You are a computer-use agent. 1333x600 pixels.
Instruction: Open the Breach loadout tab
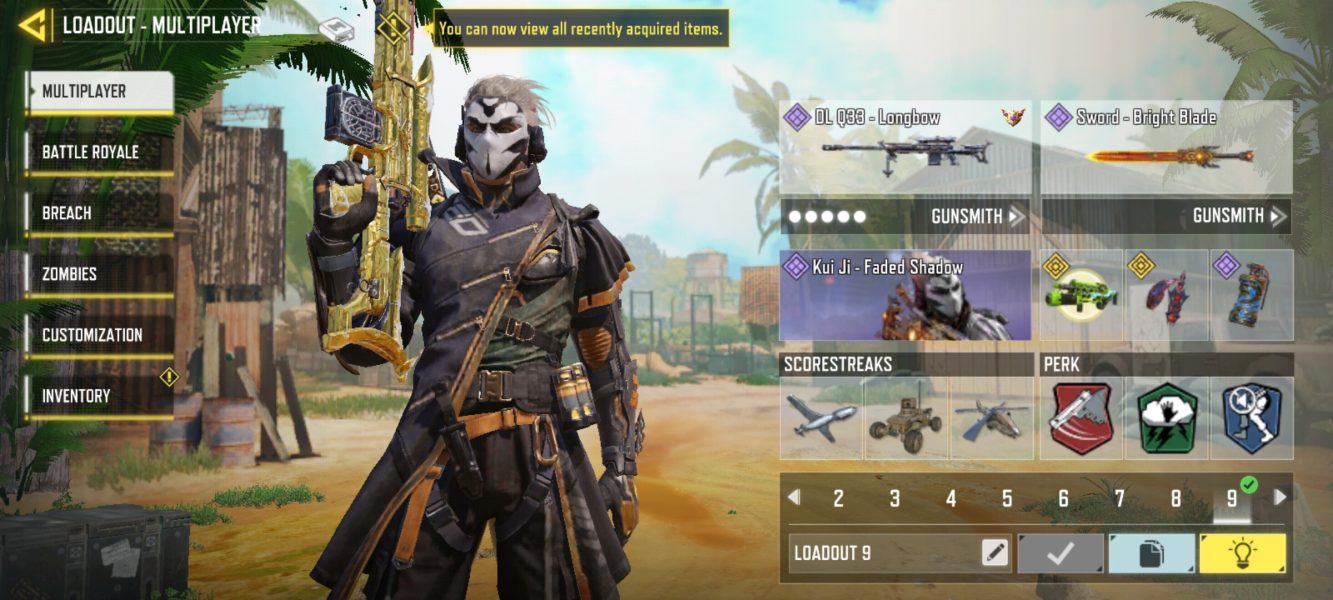click(x=98, y=214)
